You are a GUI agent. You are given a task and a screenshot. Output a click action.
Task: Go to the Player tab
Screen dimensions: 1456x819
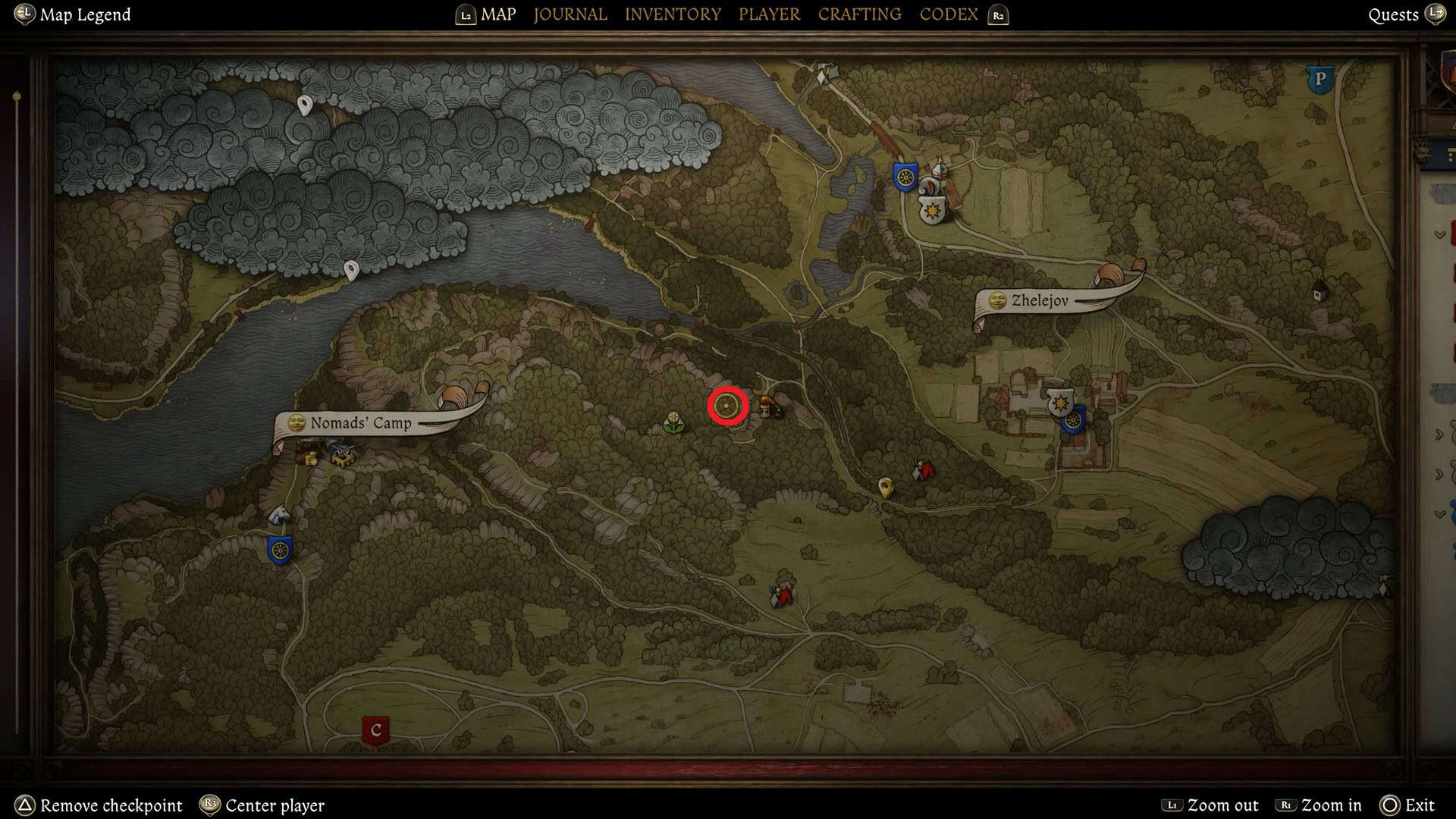(x=769, y=14)
